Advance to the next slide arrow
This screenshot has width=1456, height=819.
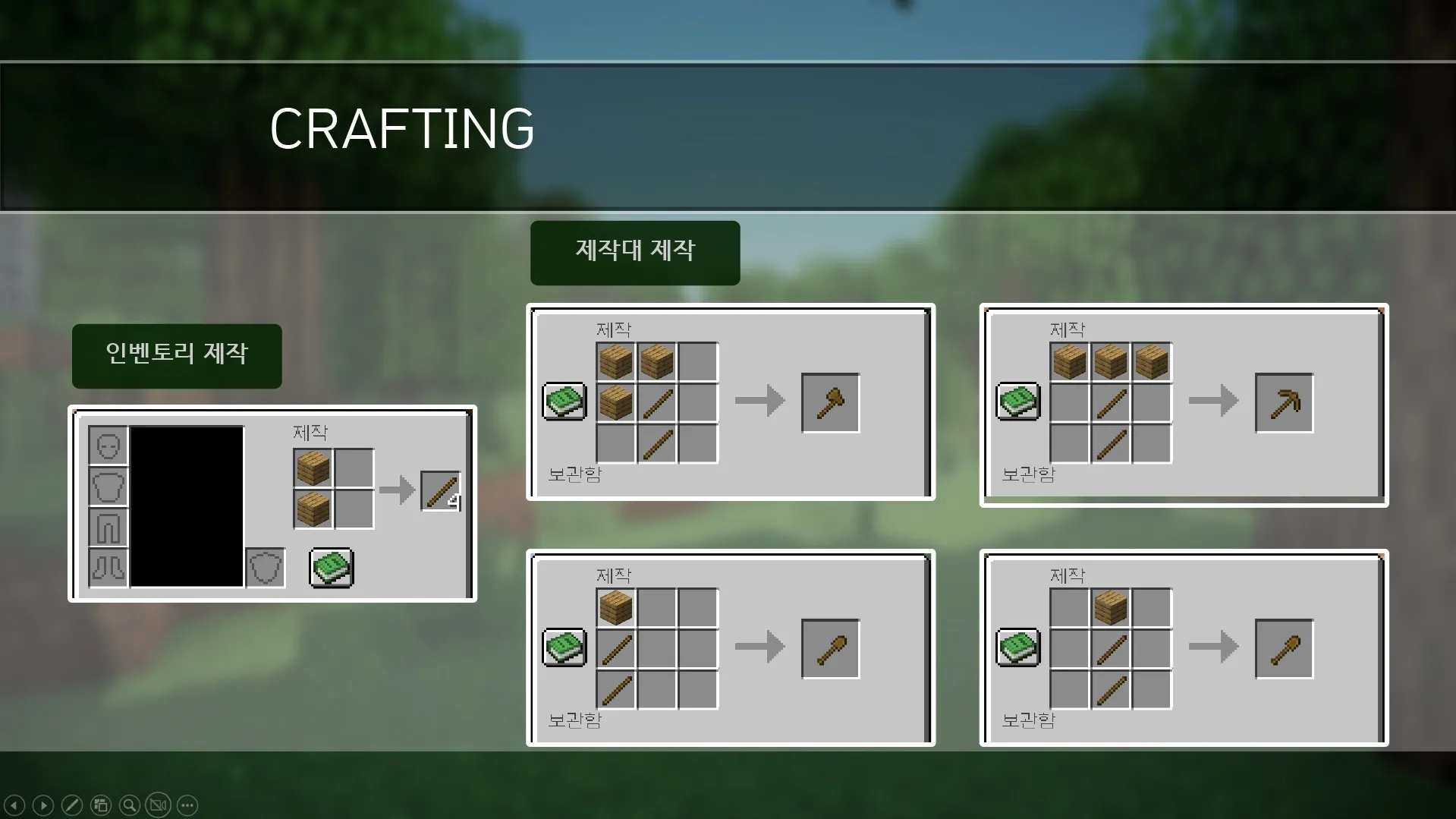click(43, 805)
